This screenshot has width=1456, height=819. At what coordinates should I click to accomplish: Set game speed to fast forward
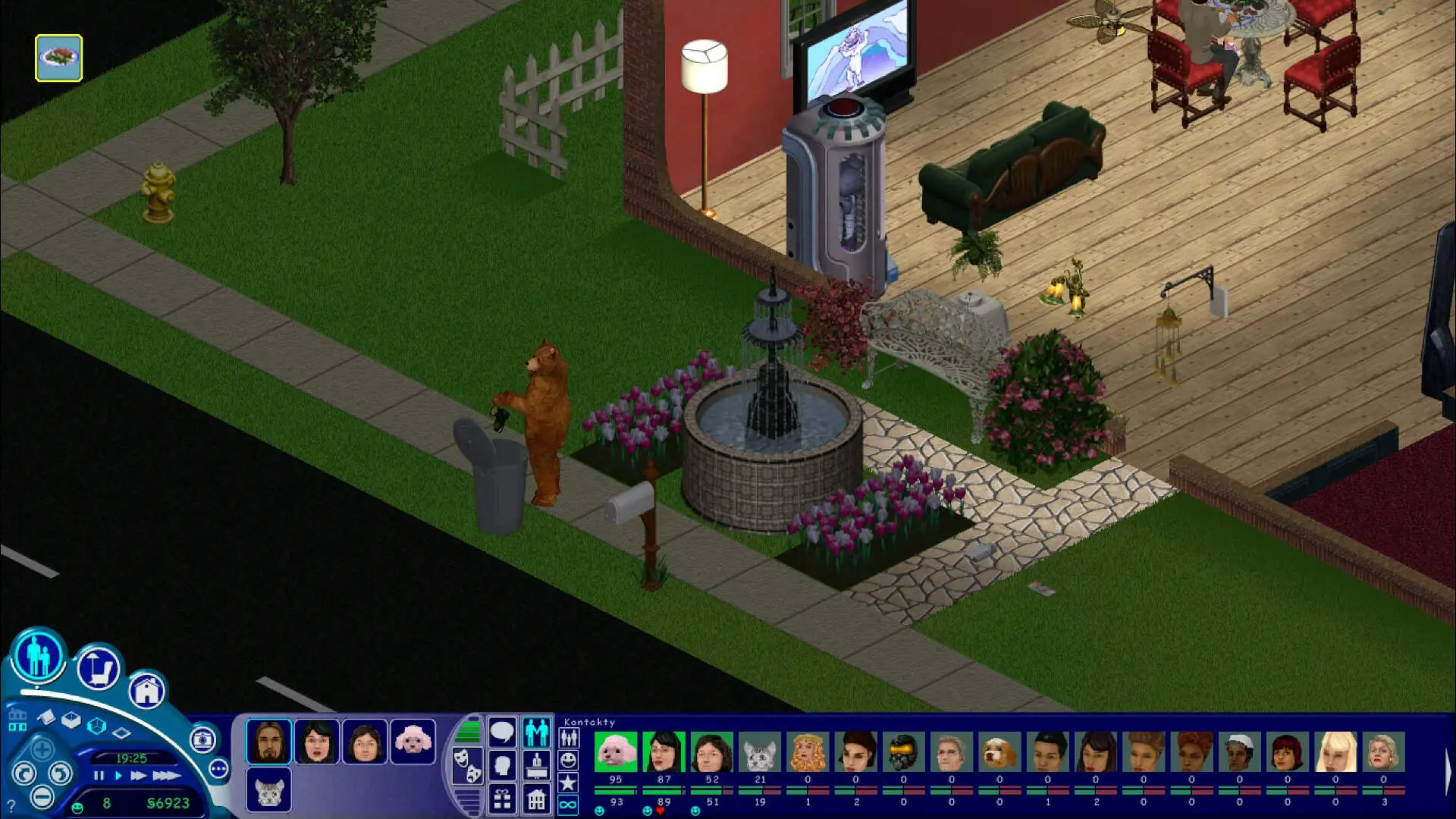pos(138,776)
